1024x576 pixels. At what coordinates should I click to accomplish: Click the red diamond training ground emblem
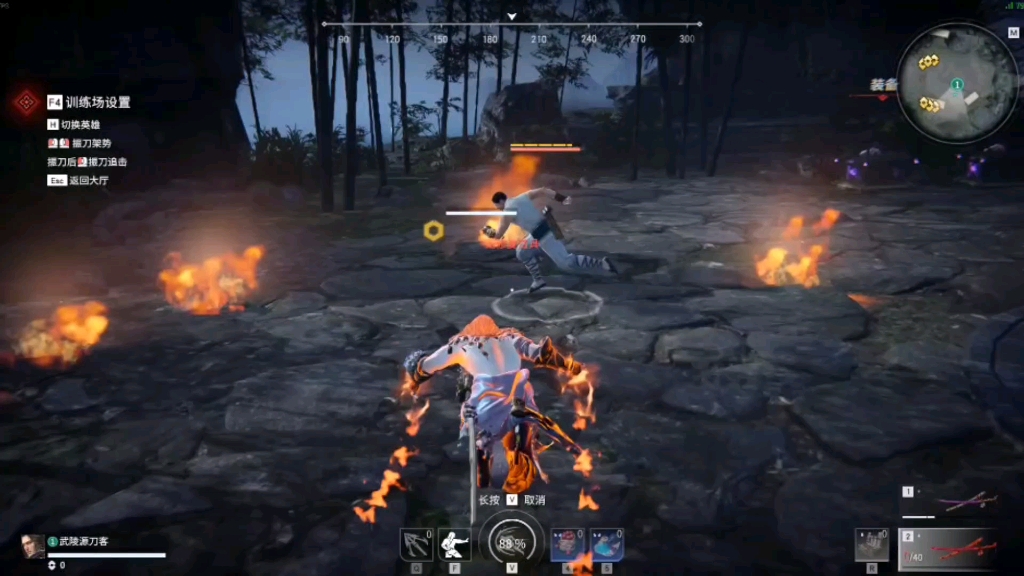(25, 102)
